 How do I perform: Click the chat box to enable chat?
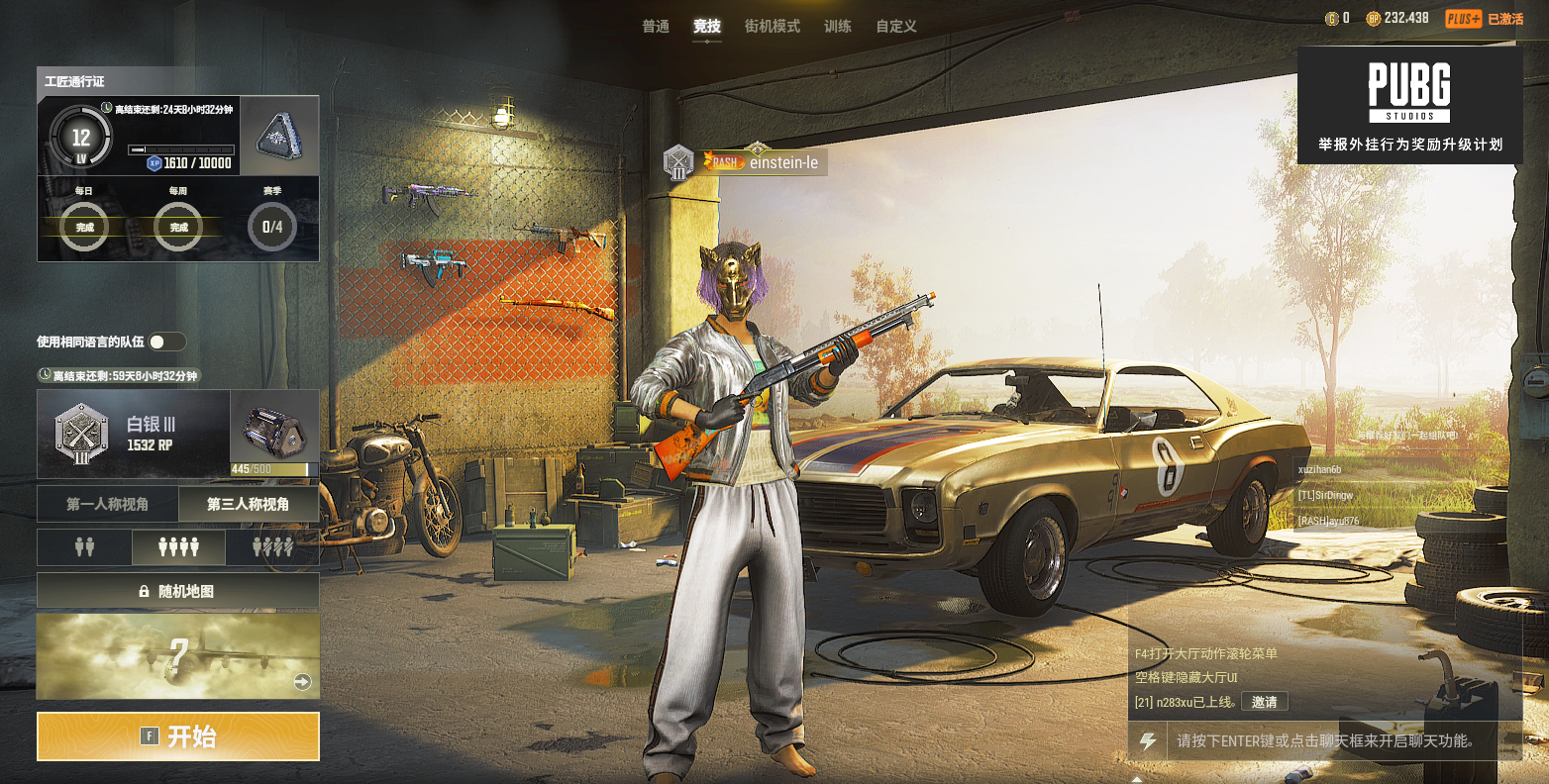coord(1325,740)
